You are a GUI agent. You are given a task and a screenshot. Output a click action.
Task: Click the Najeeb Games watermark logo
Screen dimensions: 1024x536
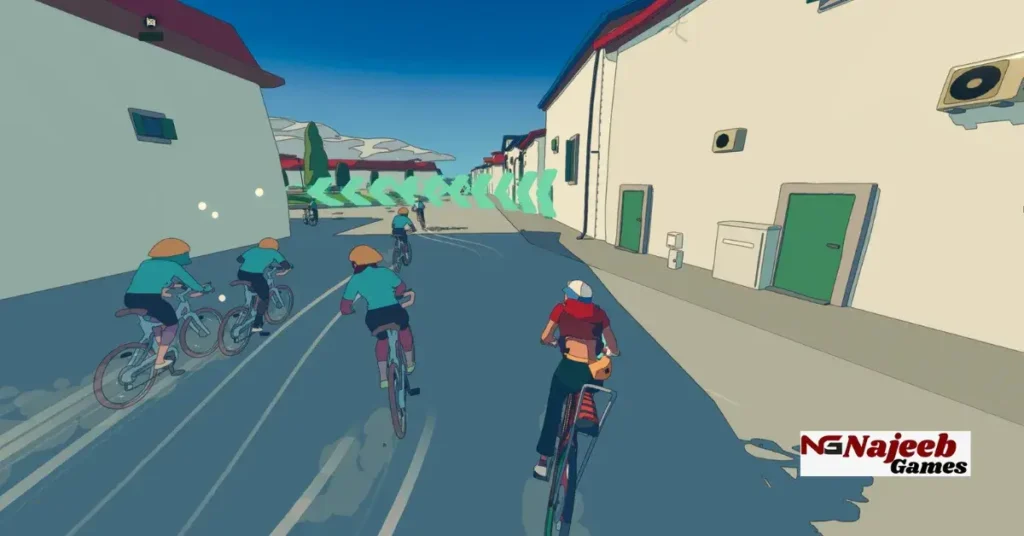pyautogui.click(x=884, y=453)
